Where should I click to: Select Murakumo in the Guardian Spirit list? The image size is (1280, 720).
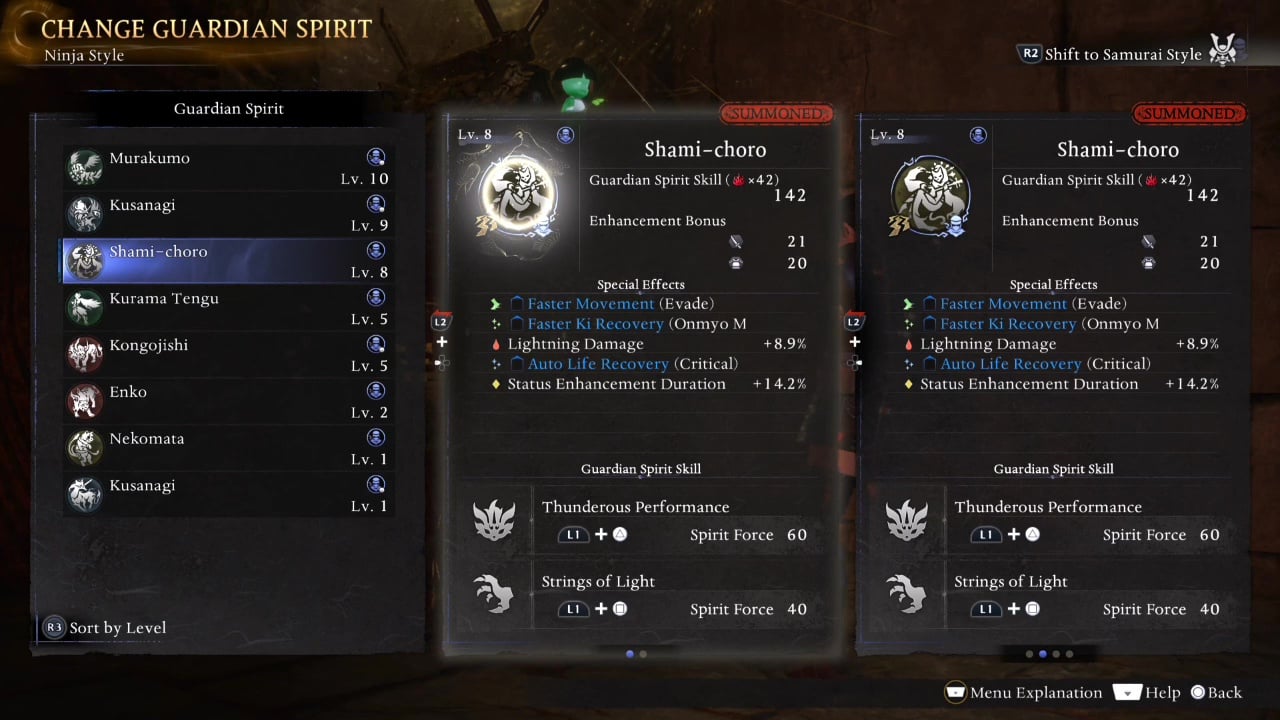228,168
